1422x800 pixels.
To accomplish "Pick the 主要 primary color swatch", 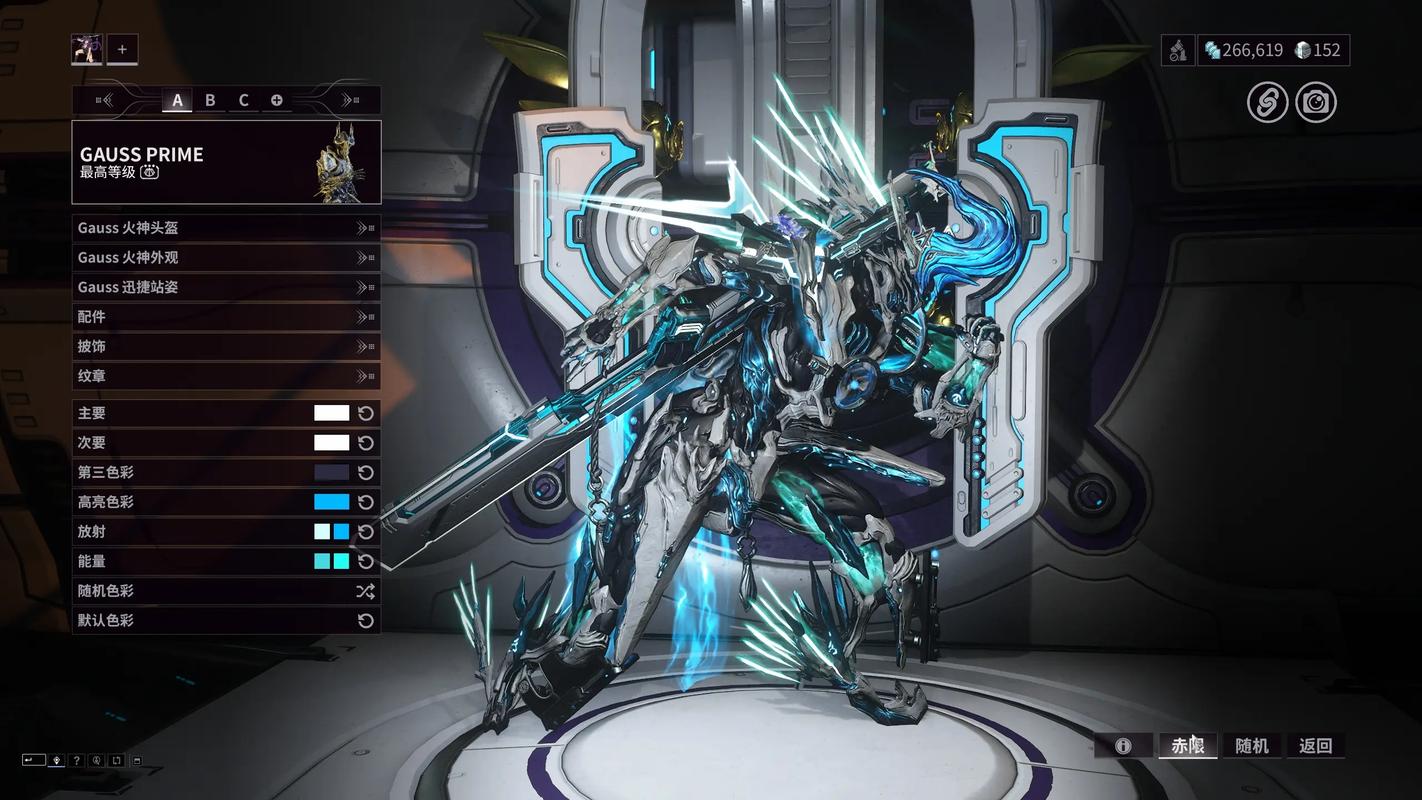I will (x=331, y=413).
